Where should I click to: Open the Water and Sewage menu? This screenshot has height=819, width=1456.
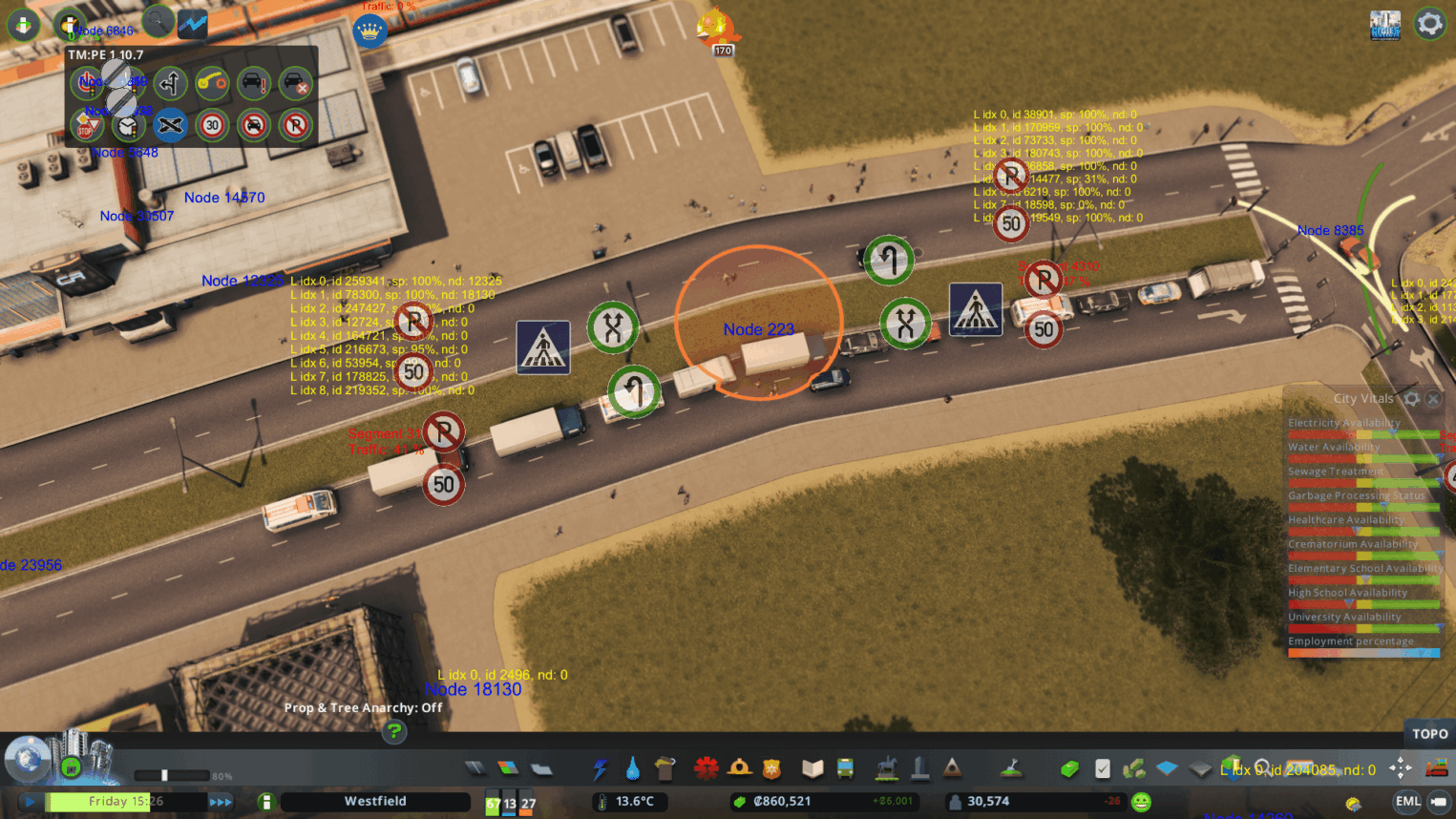[x=632, y=768]
